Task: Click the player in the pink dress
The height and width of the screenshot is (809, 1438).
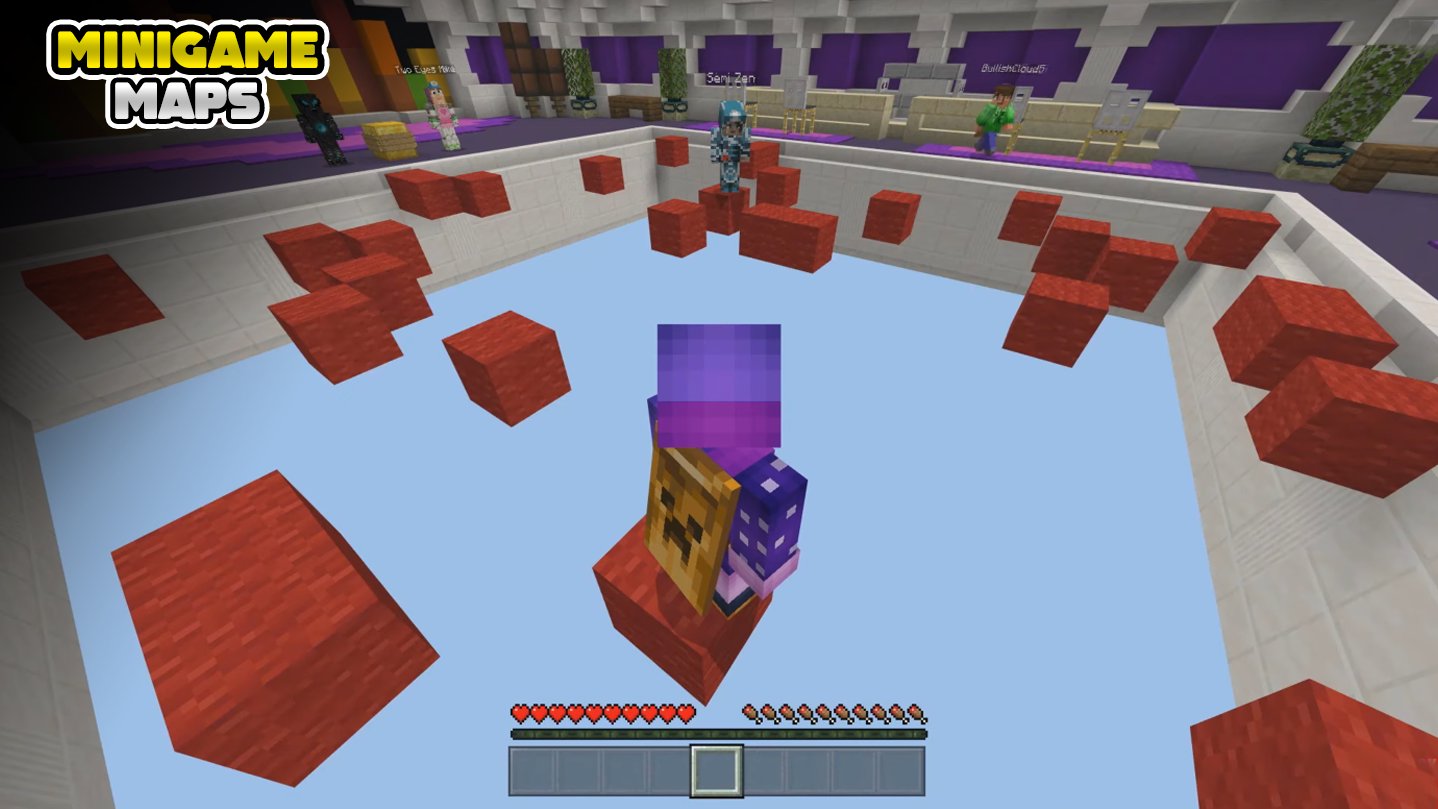Action: (x=446, y=113)
